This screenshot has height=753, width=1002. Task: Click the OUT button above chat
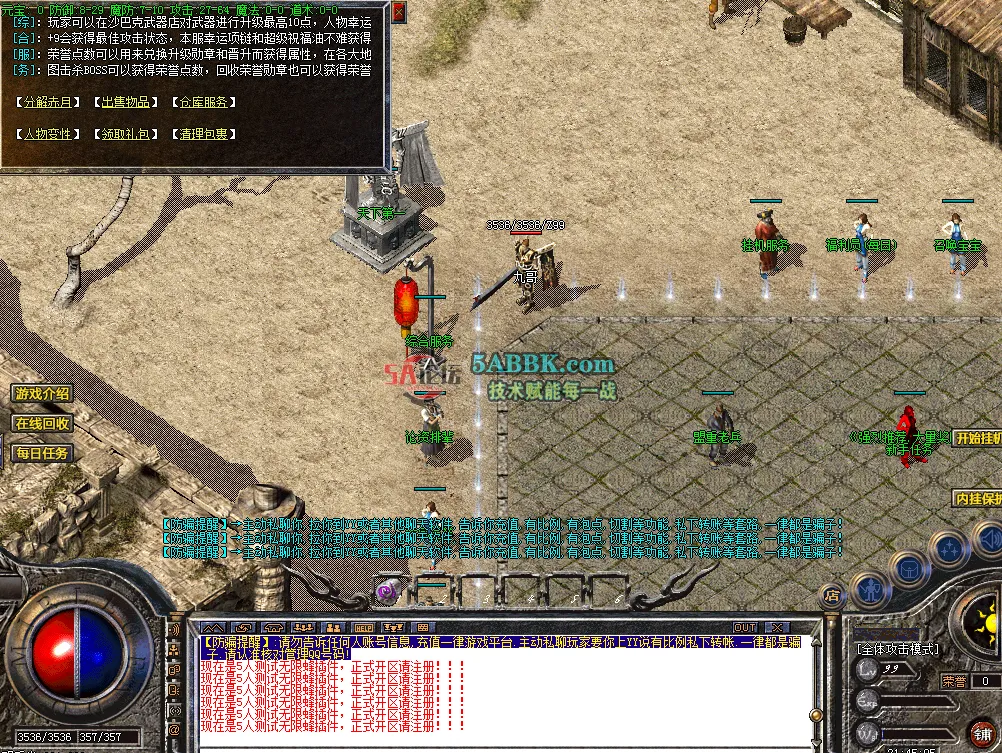click(x=745, y=628)
